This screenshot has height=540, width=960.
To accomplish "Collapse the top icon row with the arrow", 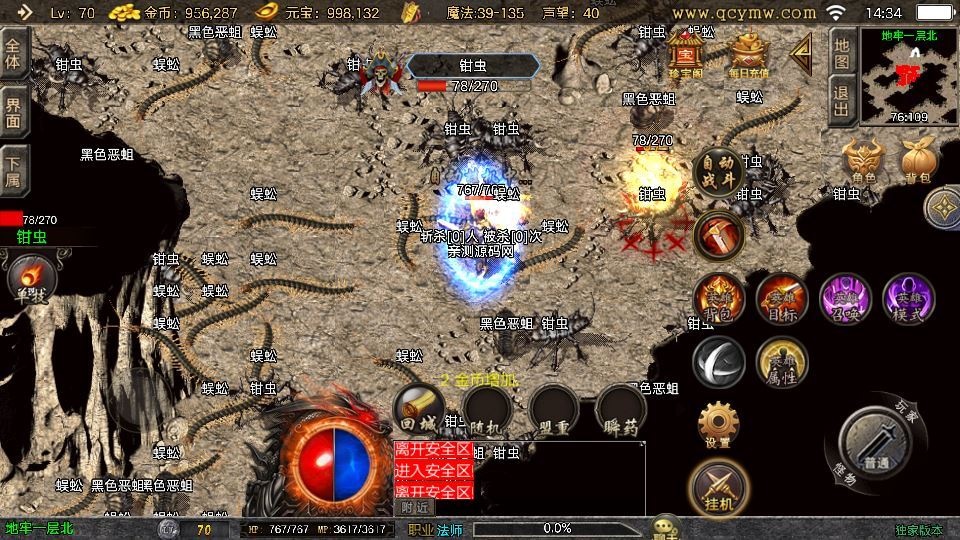I will click(802, 55).
